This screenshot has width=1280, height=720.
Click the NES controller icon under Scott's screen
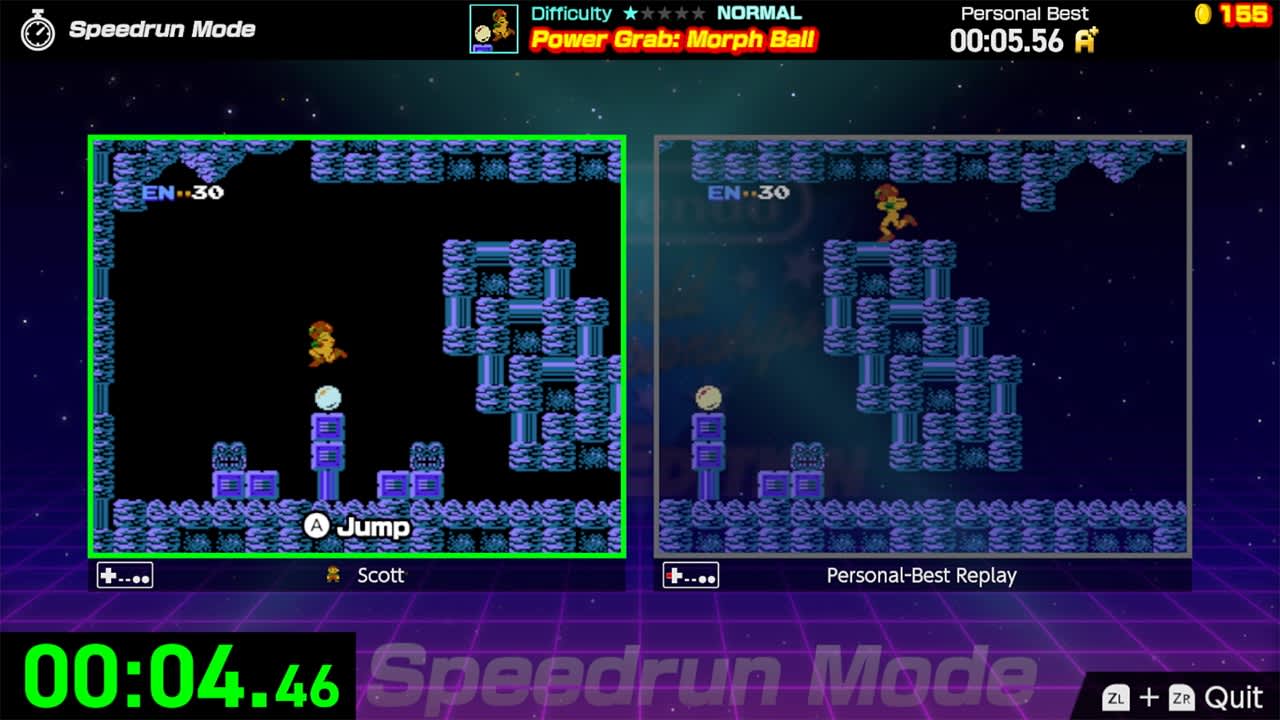click(124, 576)
